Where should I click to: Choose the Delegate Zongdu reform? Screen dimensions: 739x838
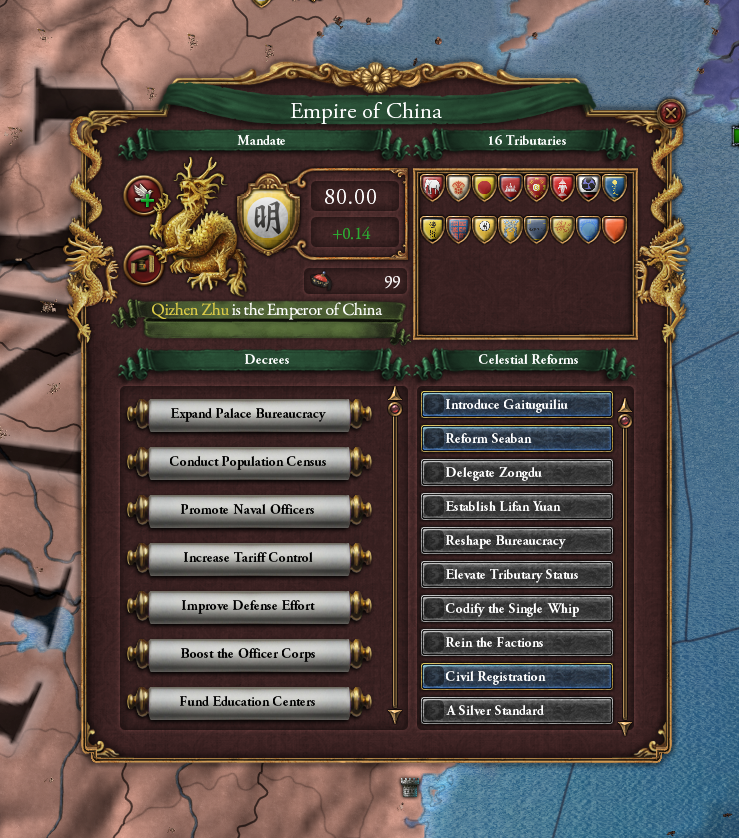point(516,473)
